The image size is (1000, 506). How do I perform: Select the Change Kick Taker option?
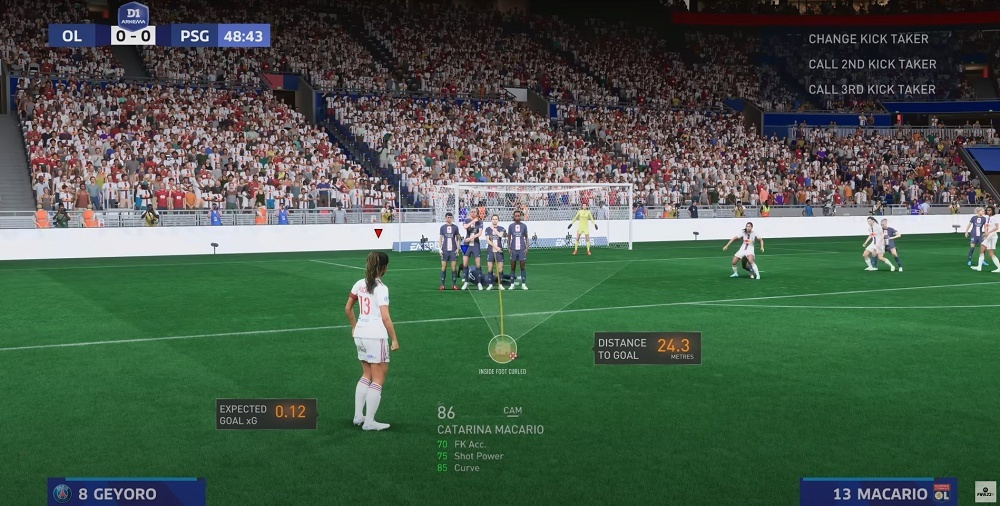868,39
